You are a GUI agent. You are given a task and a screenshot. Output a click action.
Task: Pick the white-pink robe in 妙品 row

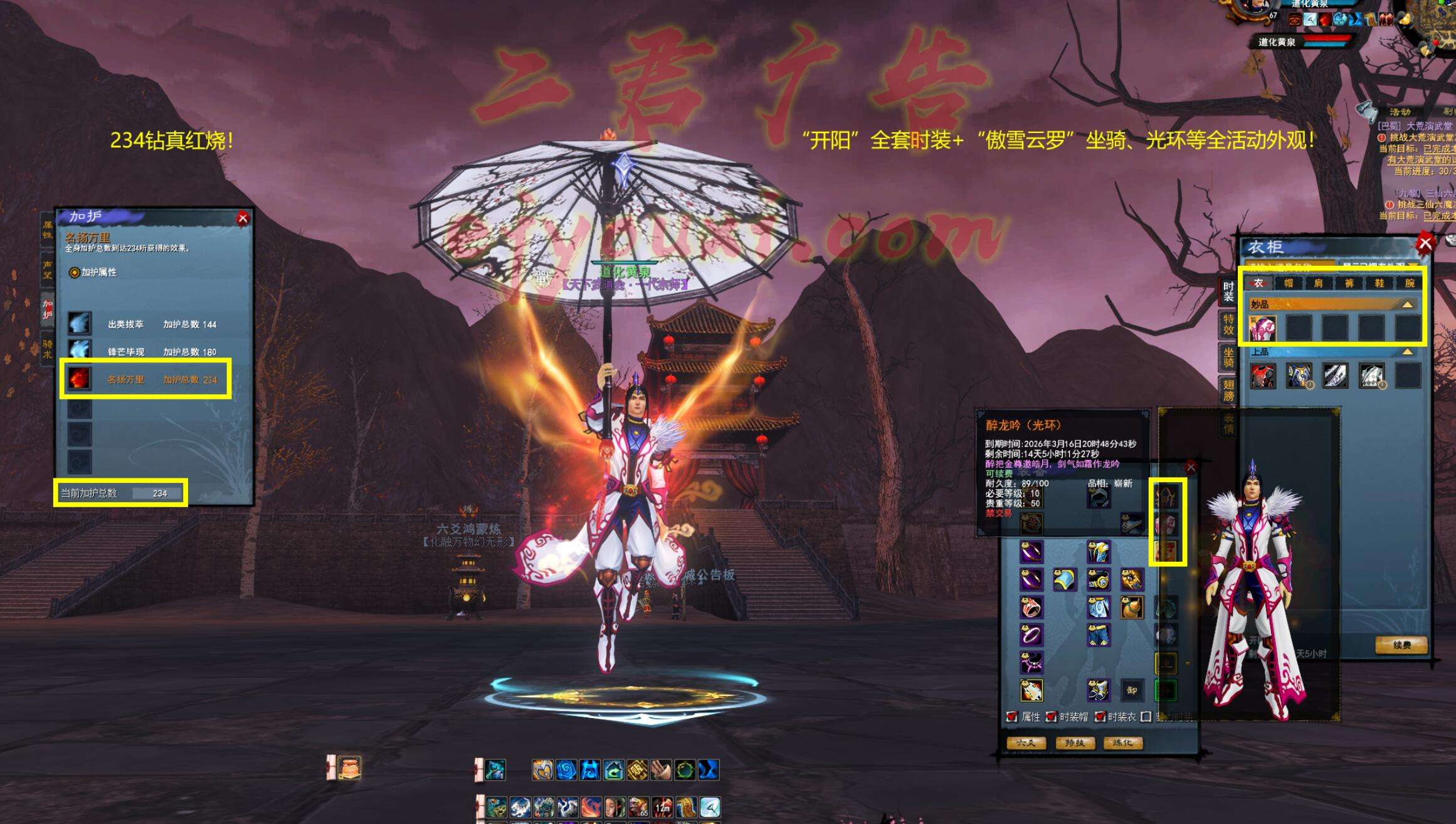tap(1262, 328)
